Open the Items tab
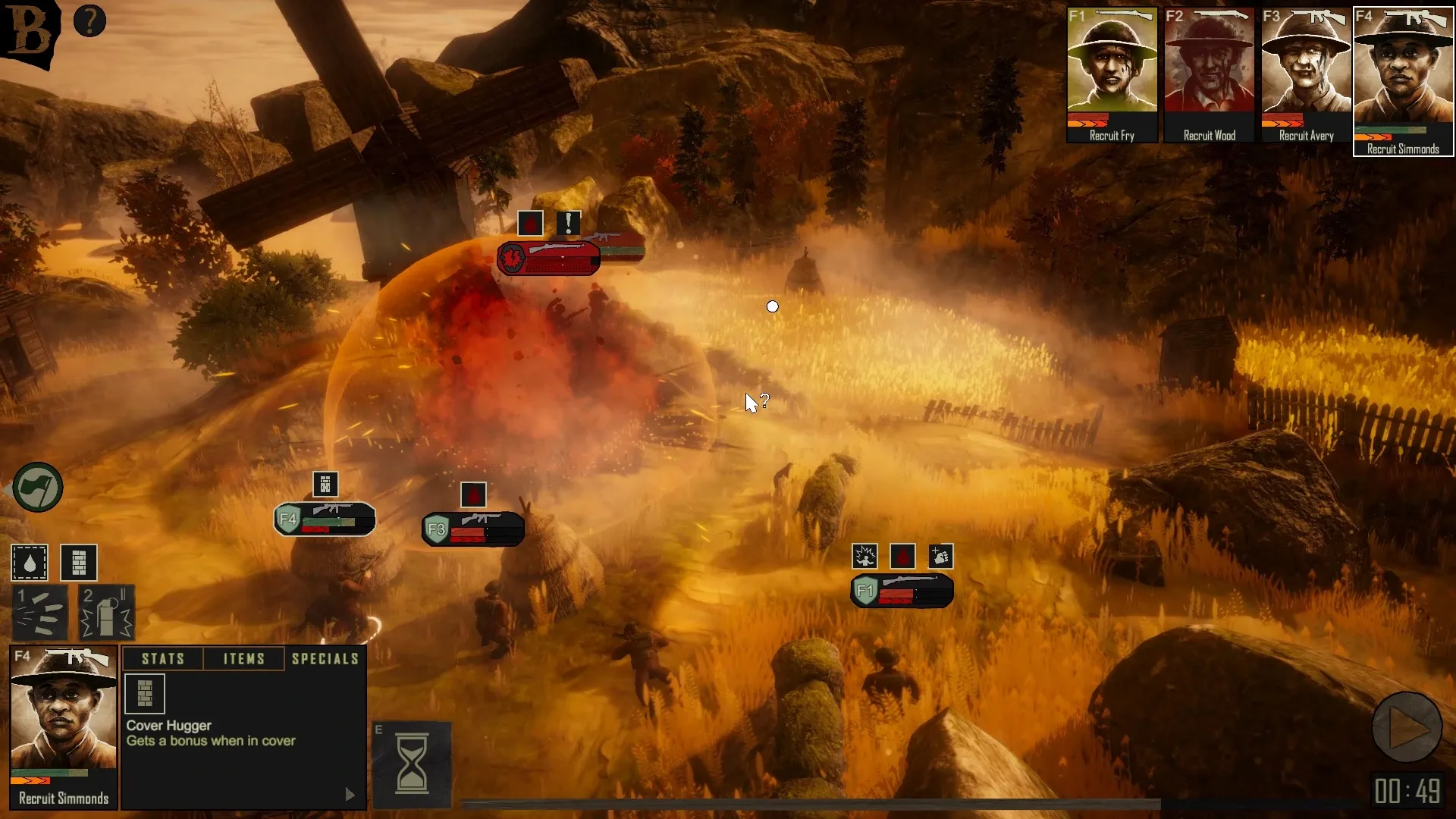The width and height of the screenshot is (1456, 819). pos(244,659)
